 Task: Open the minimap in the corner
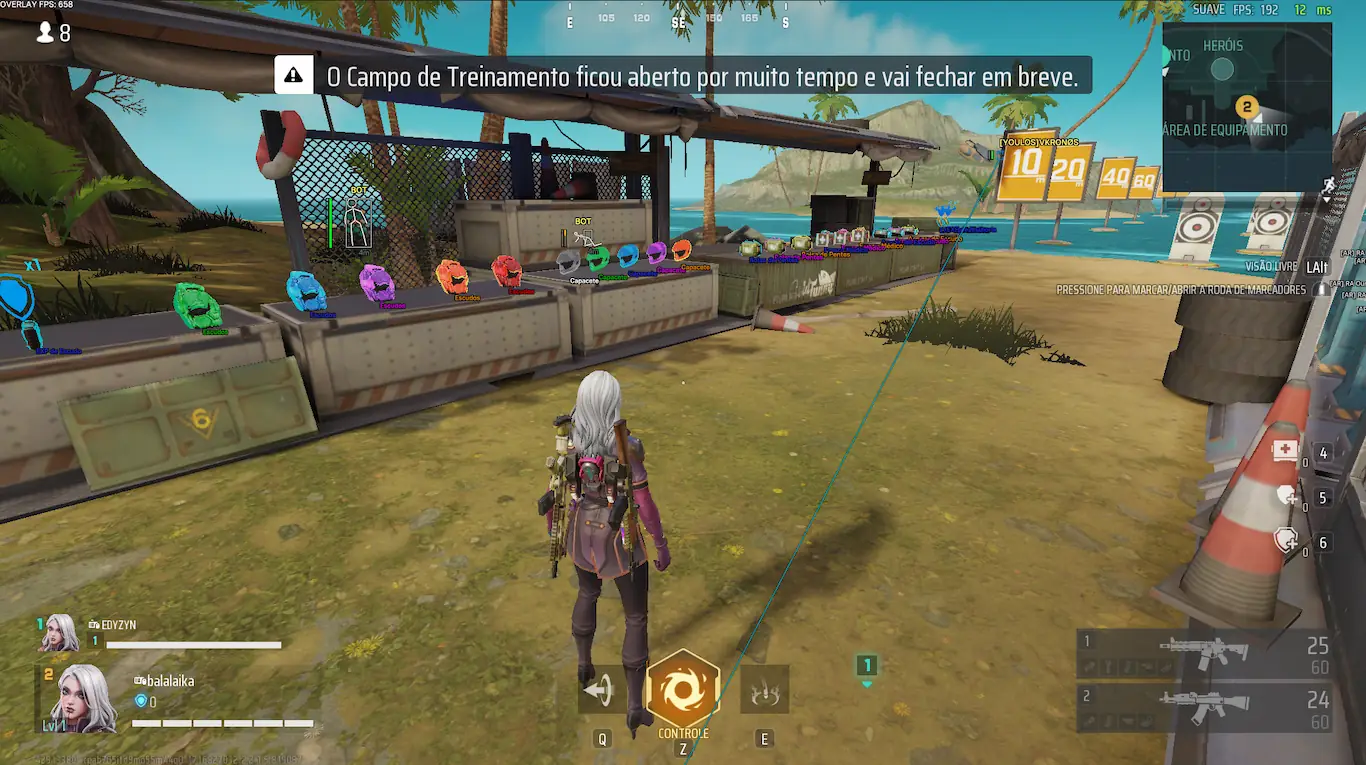click(x=1246, y=105)
